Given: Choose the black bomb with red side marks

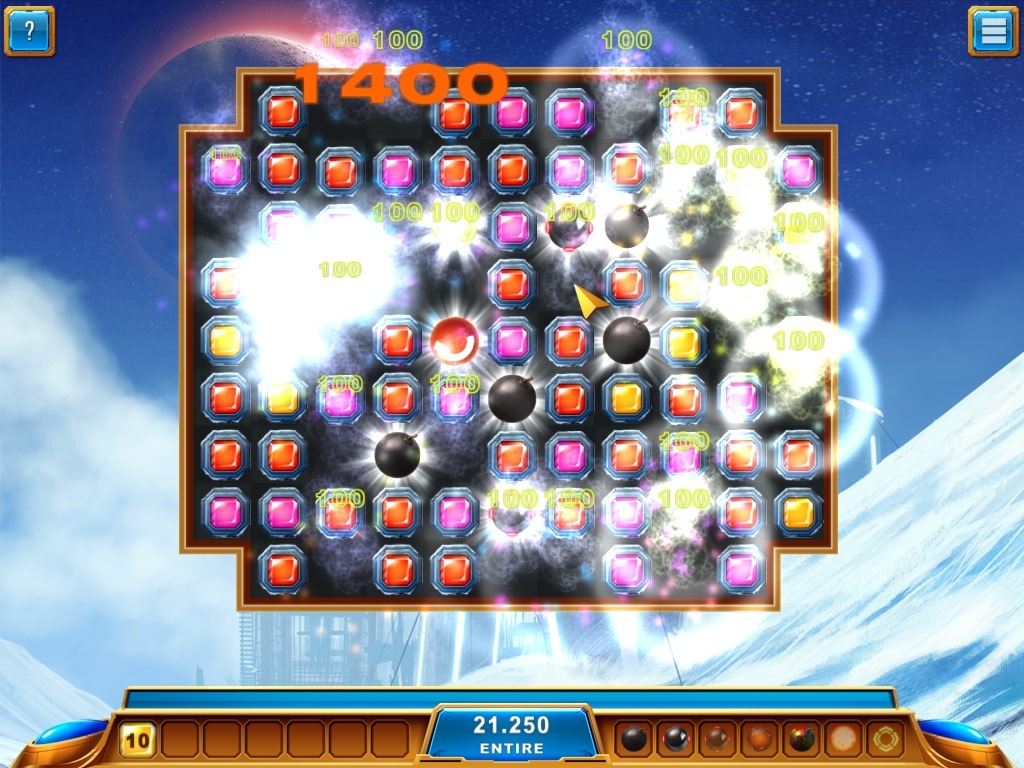Looking at the screenshot, I should (x=676, y=739).
